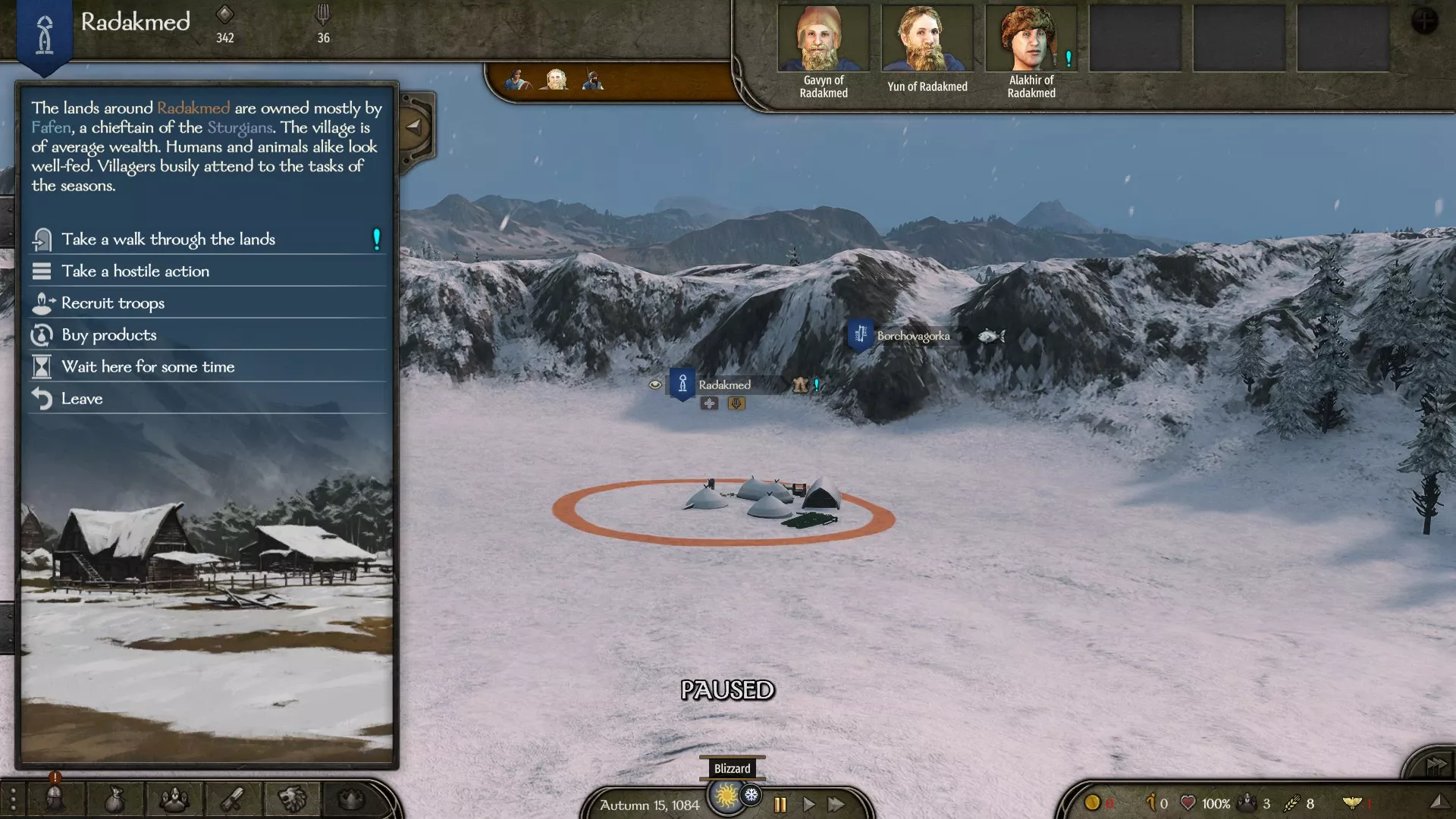The height and width of the screenshot is (819, 1456).
Task: Choose Wait here for some time
Action: [x=148, y=367]
